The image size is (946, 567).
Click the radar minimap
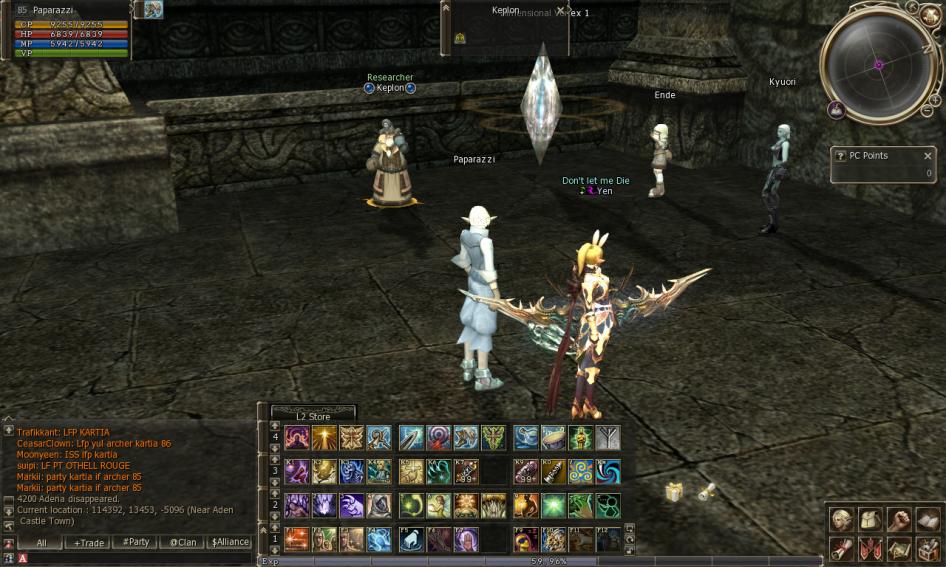pos(879,64)
